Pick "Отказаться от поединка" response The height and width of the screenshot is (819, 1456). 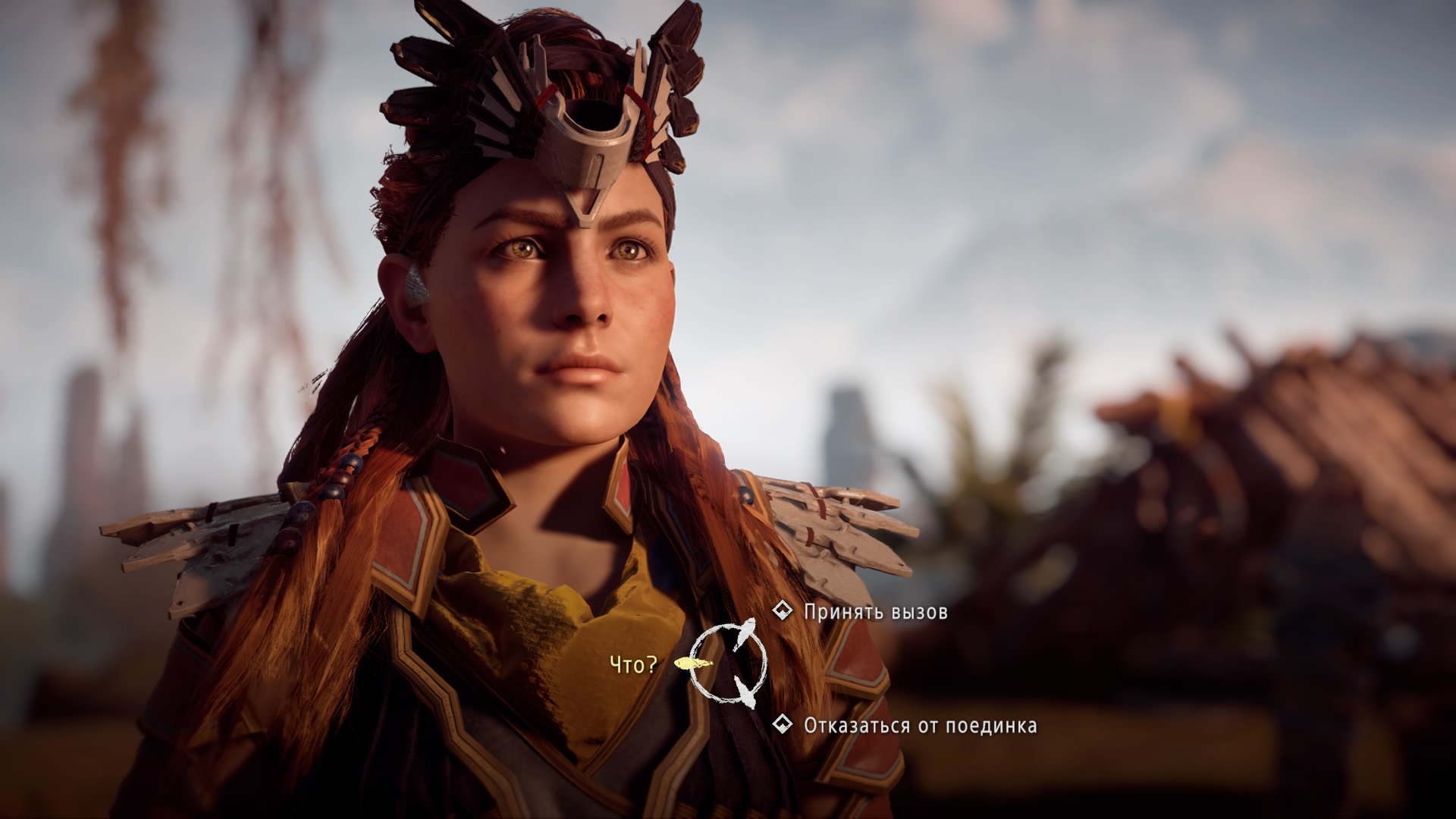(919, 726)
